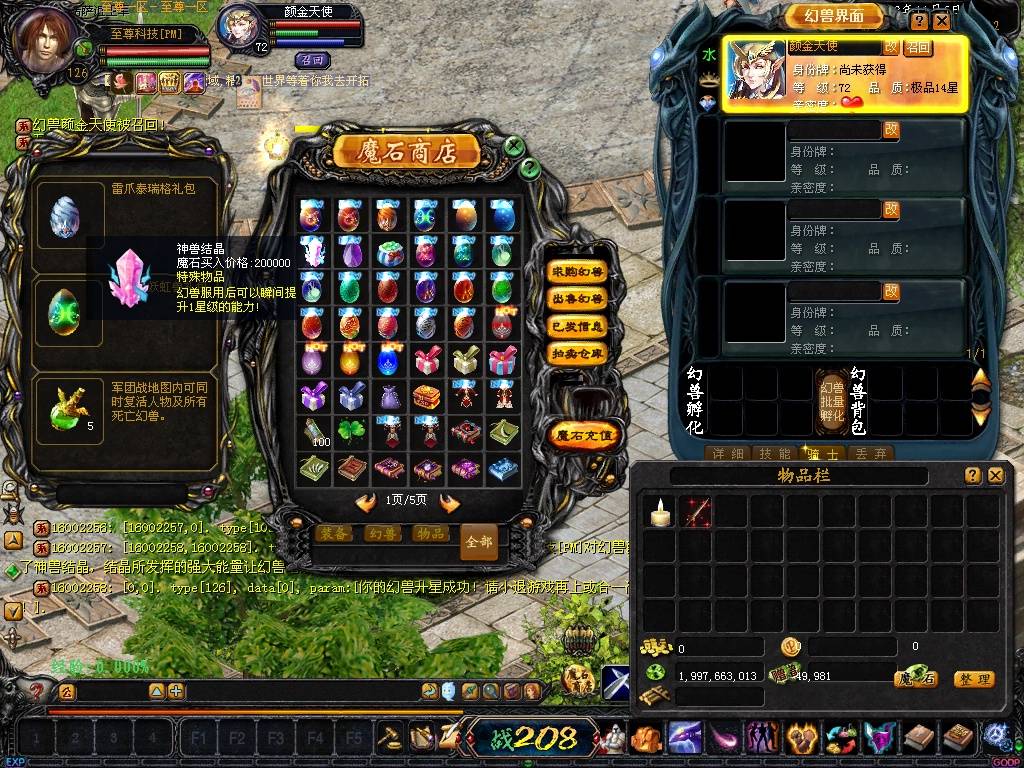This screenshot has width=1024, height=768.
Task: Select the 全部 shop category
Action: coord(479,541)
